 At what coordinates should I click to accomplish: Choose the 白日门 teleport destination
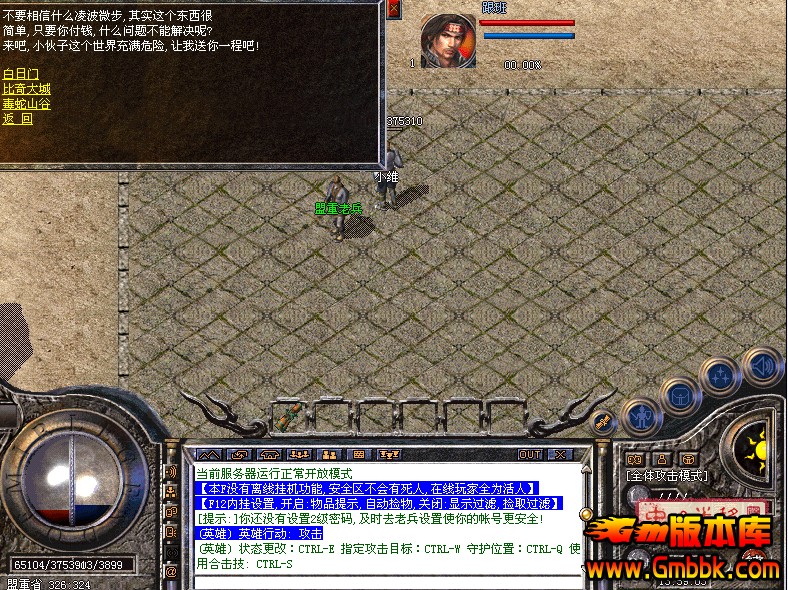pos(21,74)
